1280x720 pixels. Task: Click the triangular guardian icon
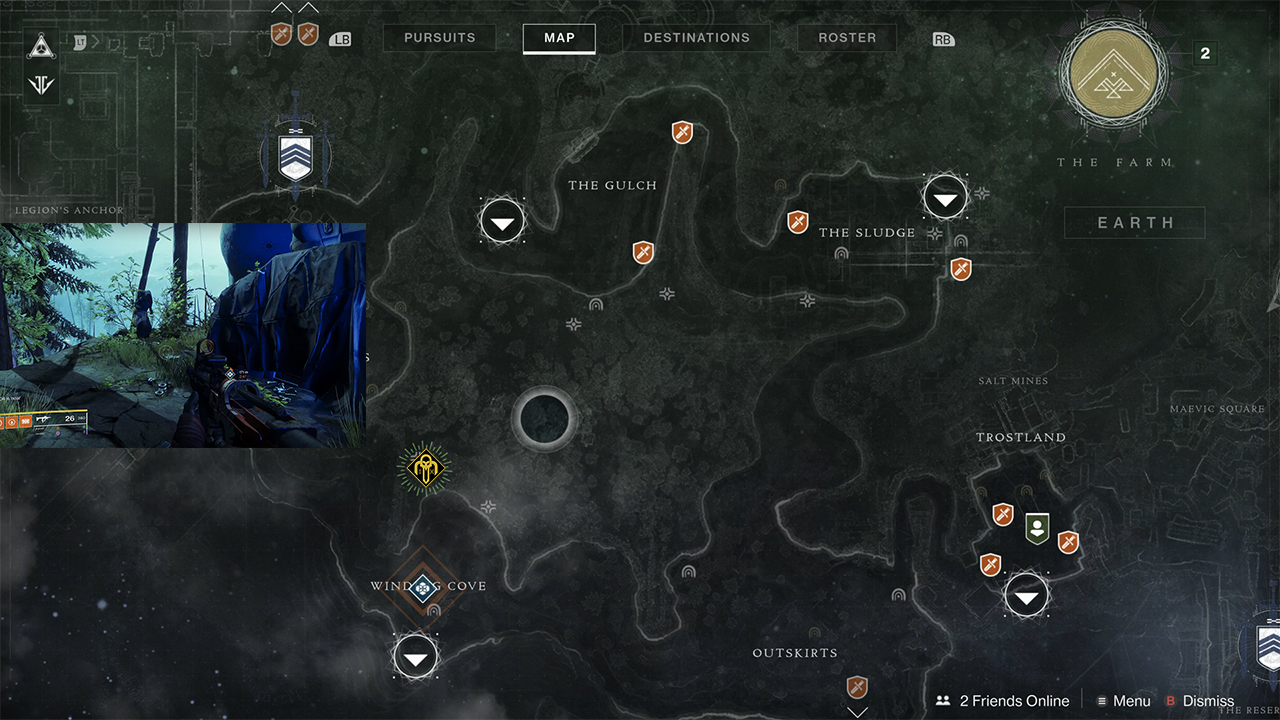[x=41, y=45]
